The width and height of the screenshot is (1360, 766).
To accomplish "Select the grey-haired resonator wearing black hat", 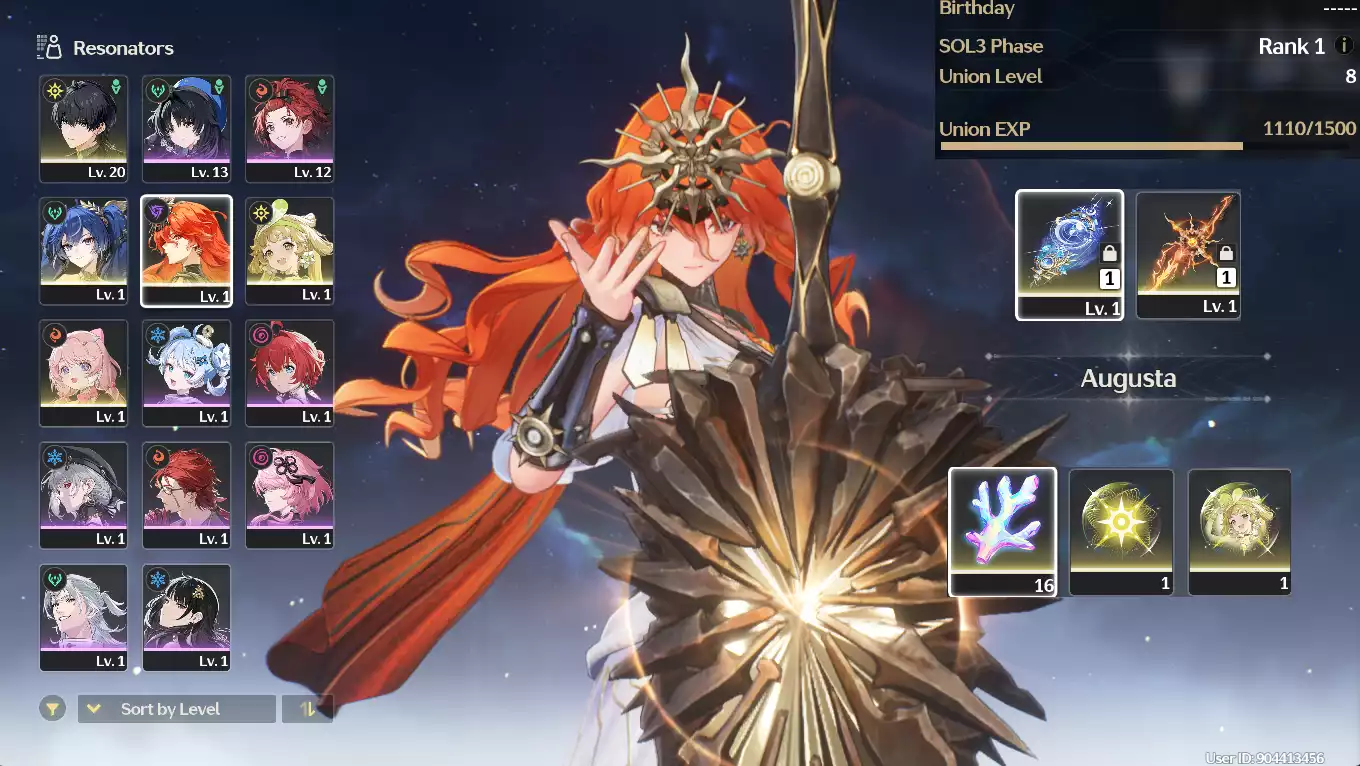I will click(84, 494).
